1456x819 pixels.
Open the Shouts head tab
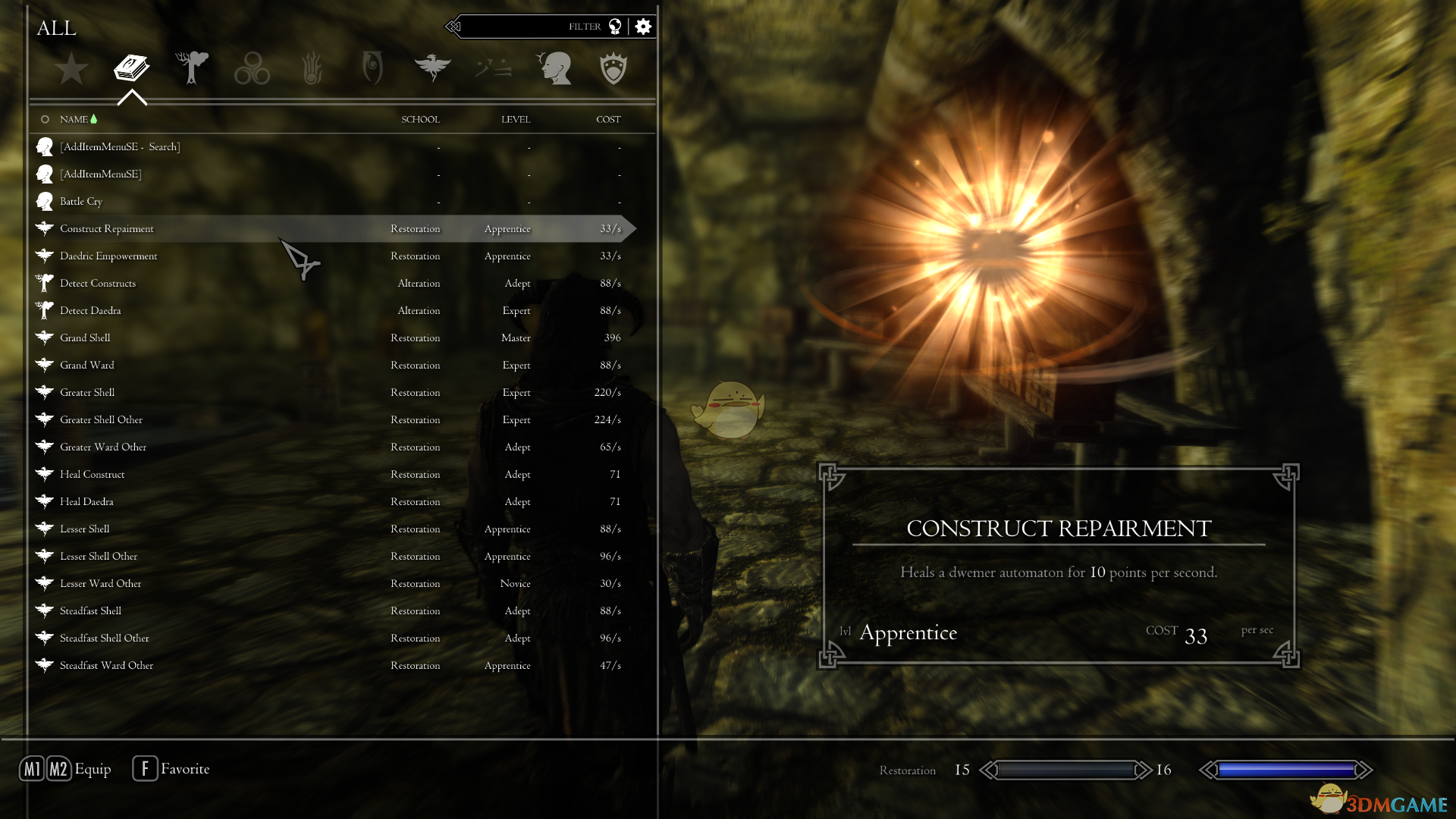554,68
